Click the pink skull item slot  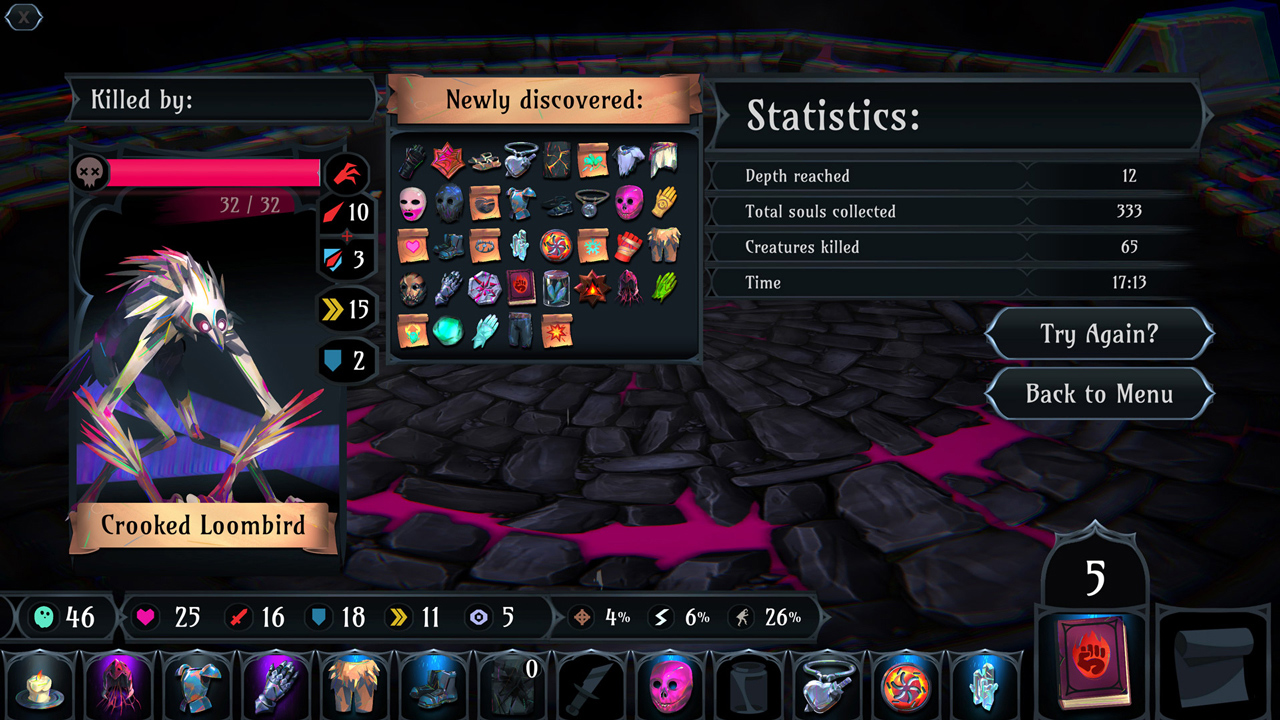coord(670,686)
